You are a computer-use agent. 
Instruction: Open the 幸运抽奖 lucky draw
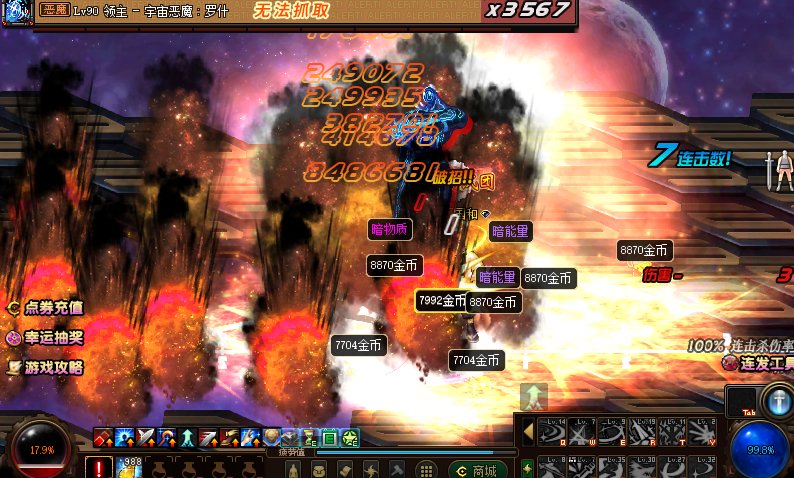click(45, 338)
